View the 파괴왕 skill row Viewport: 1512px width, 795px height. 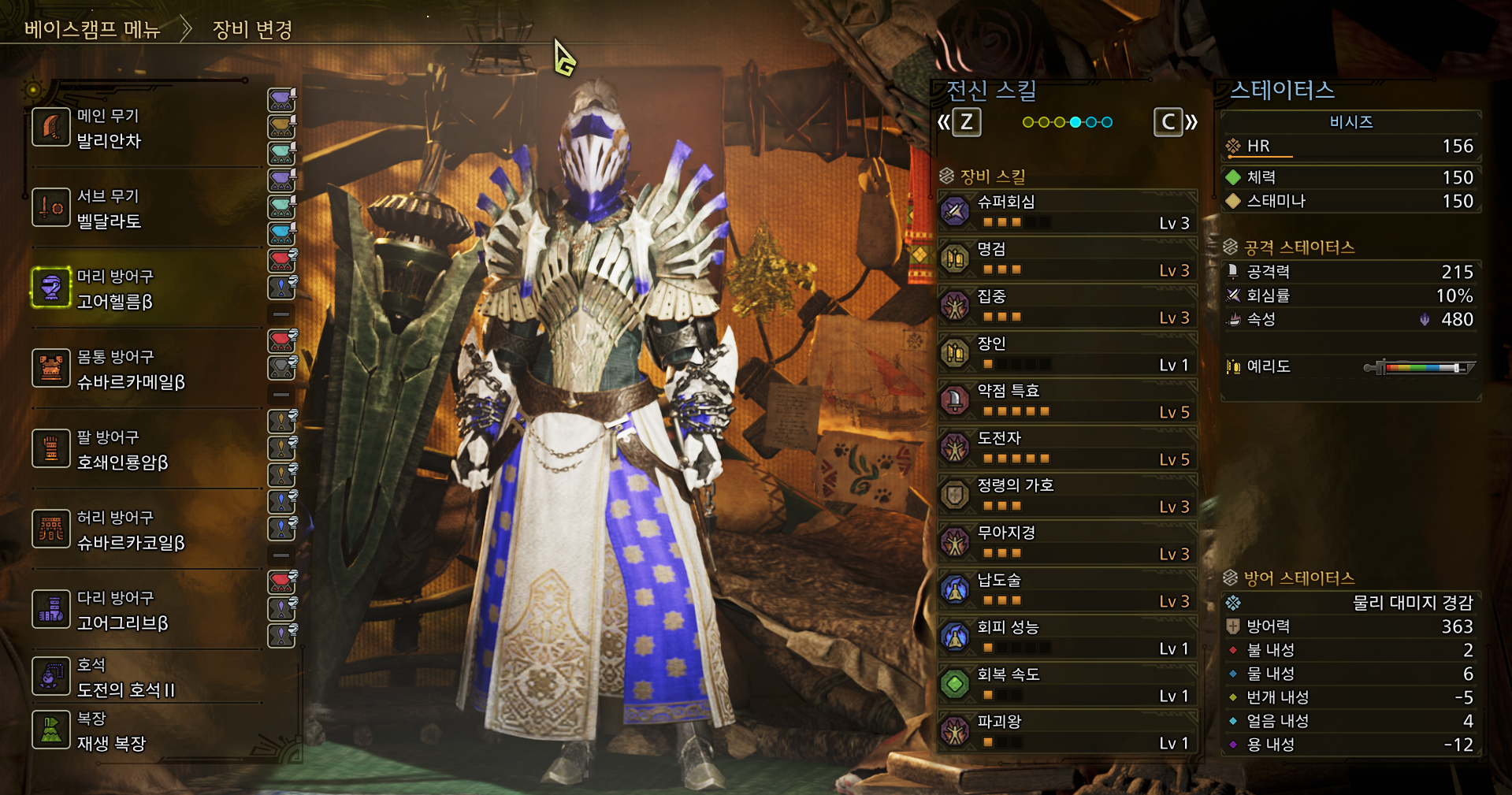(x=1068, y=731)
